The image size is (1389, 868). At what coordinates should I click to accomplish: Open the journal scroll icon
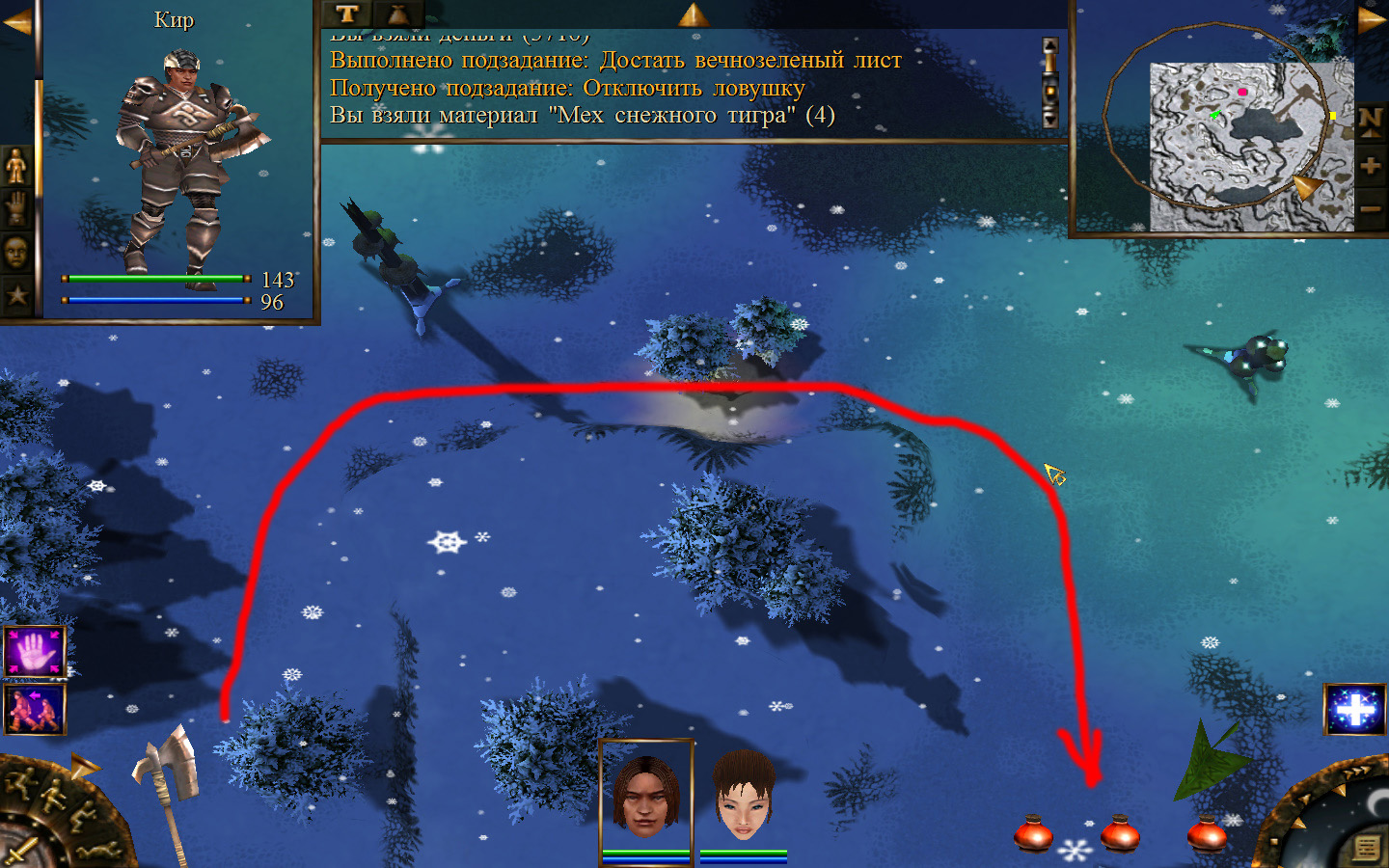(x=1366, y=847)
